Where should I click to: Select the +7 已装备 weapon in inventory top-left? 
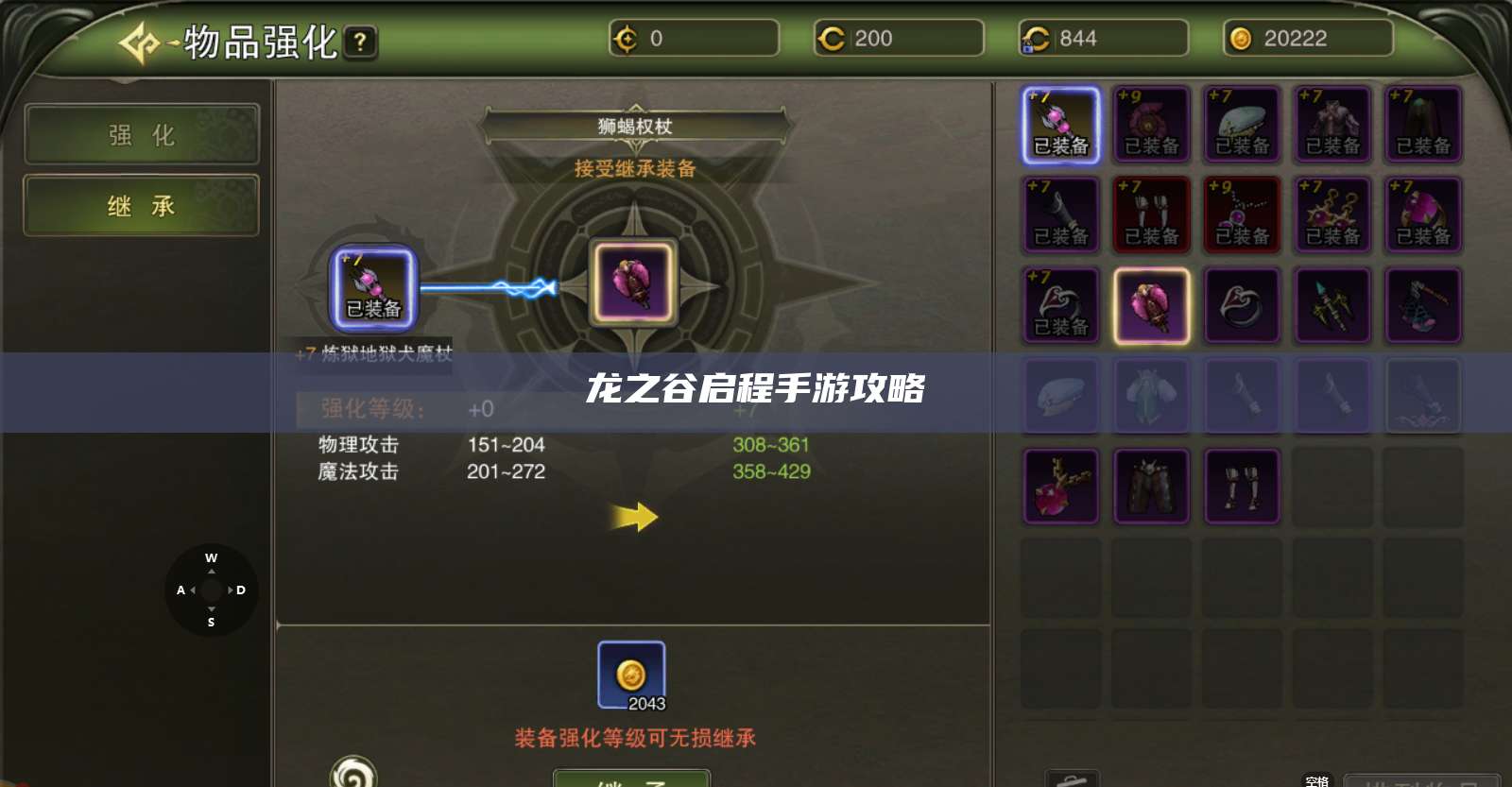click(x=1060, y=127)
